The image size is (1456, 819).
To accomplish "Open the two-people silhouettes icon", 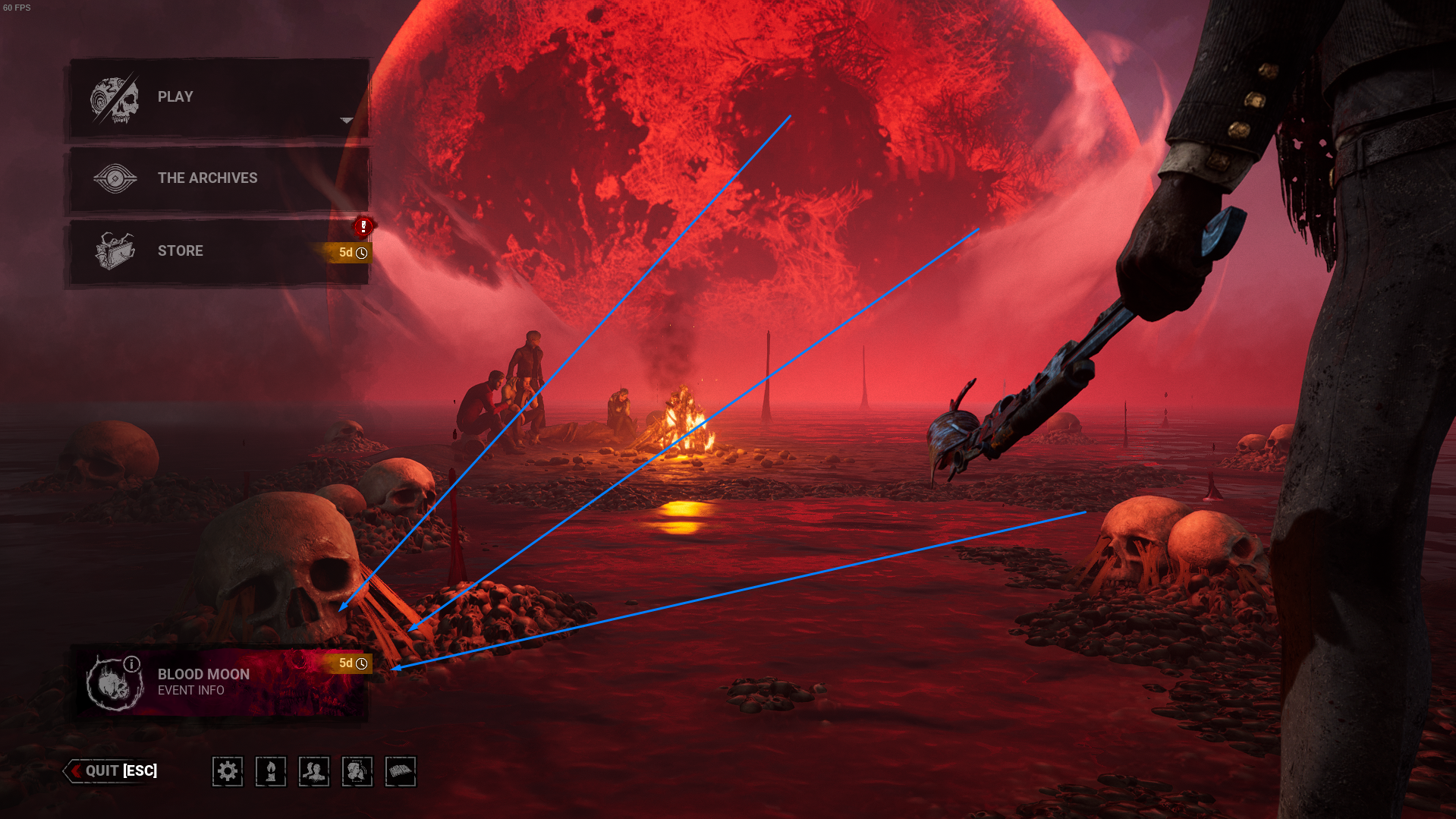I will pyautogui.click(x=314, y=772).
